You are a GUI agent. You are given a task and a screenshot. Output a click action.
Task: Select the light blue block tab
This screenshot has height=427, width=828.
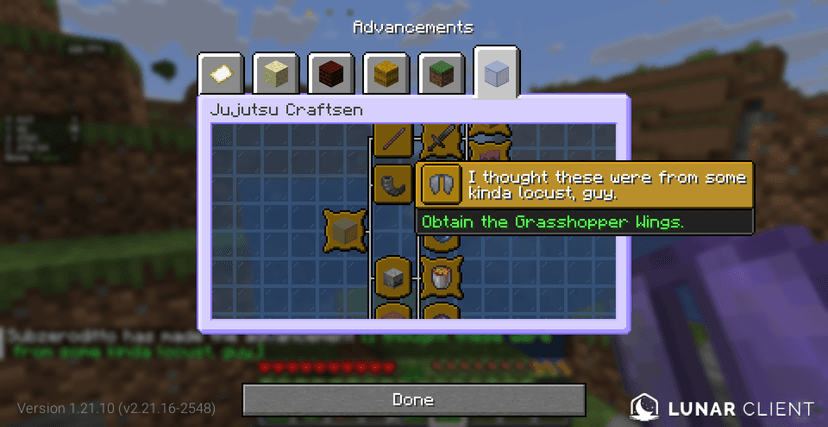[496, 73]
